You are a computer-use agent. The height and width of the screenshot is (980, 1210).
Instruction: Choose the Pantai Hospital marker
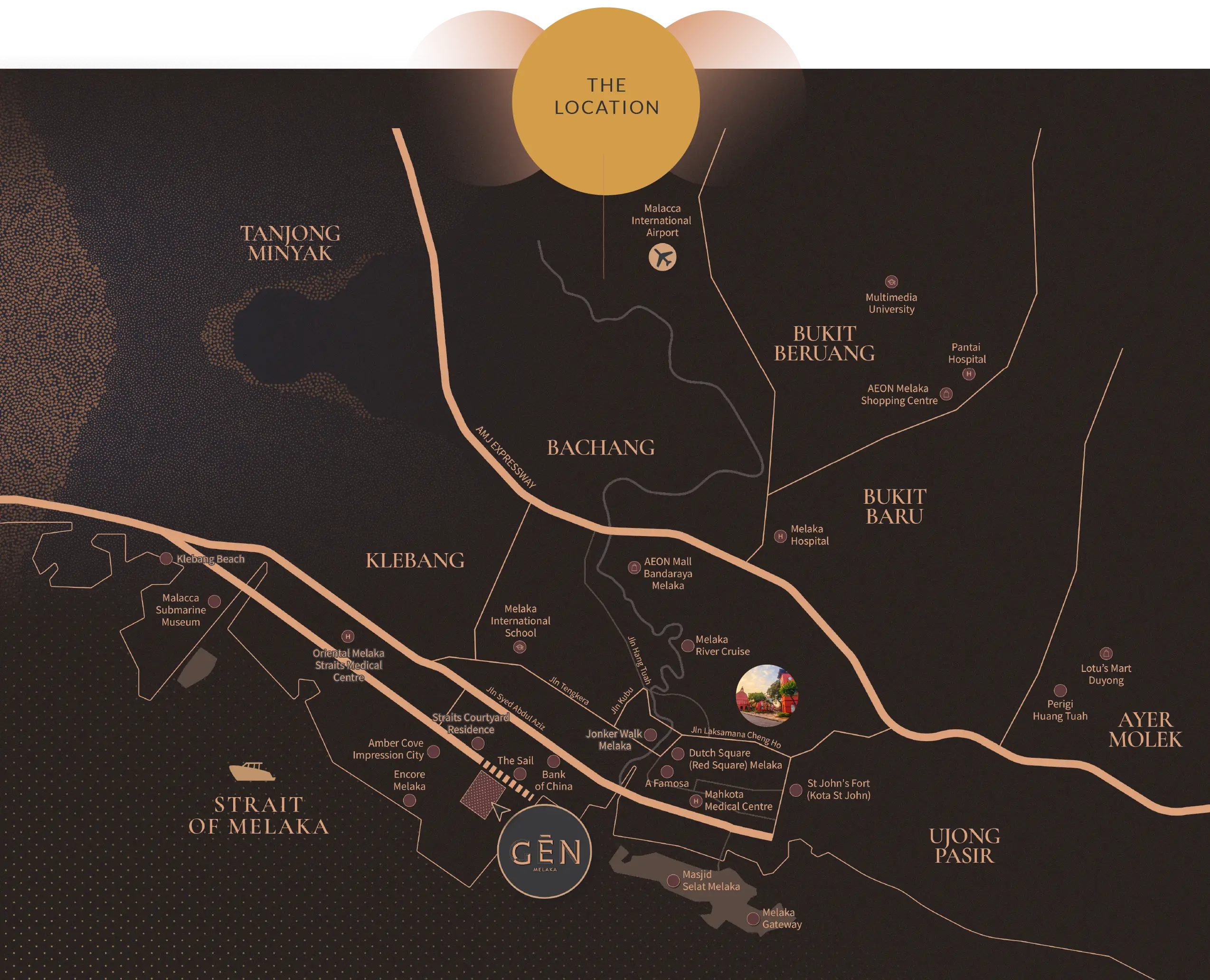(969, 374)
